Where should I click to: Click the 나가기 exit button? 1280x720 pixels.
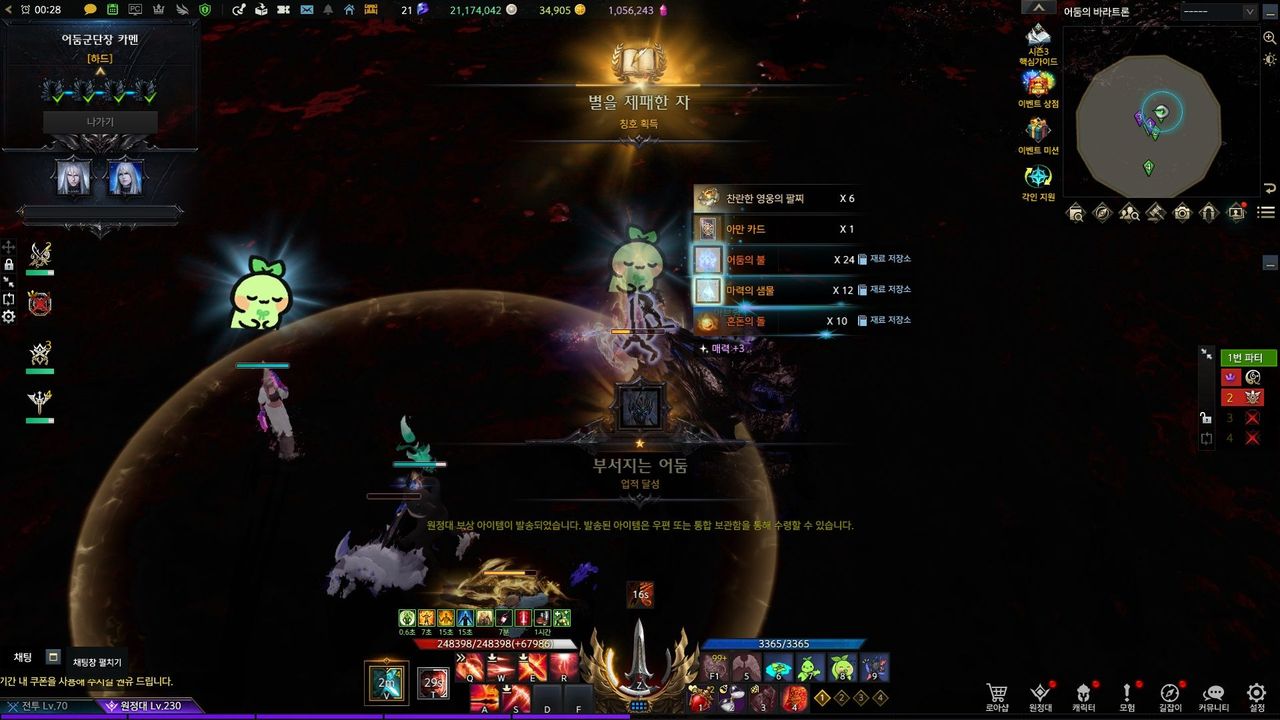100,122
